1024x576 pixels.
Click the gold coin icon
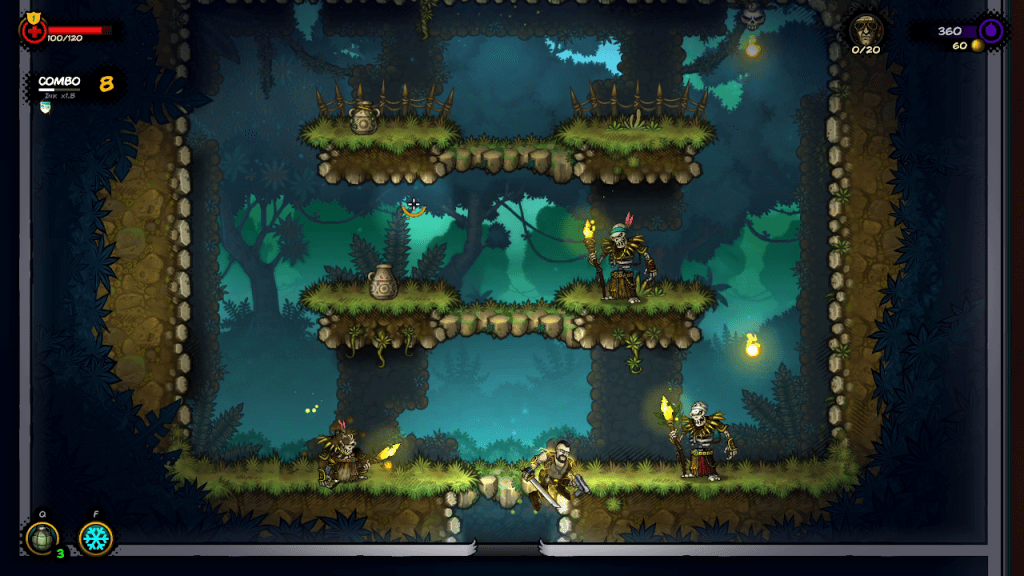tap(977, 46)
